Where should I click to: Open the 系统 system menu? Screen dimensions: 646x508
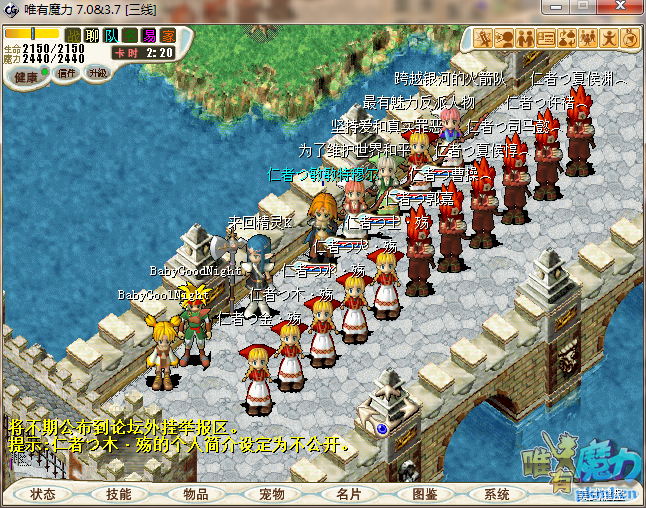coord(497,494)
